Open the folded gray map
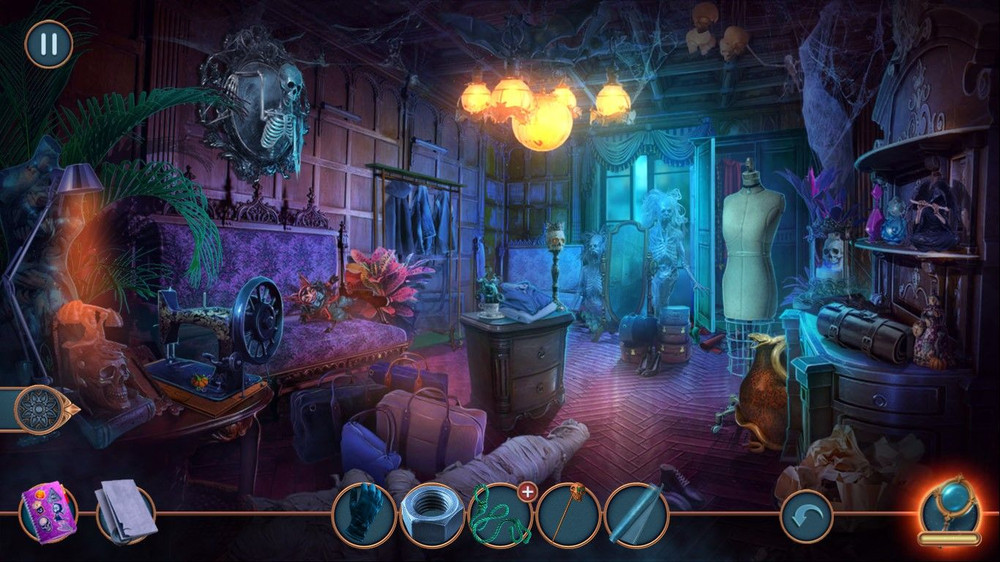 point(124,512)
